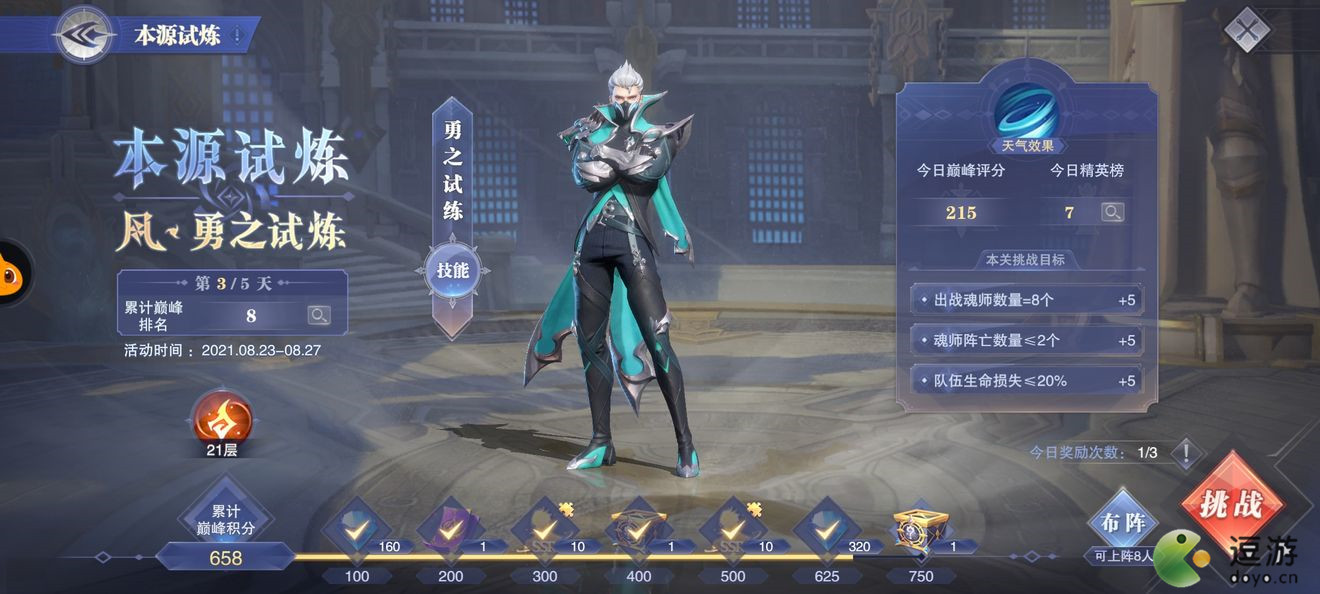Check the 400 milestone reward
This screenshot has height=594, width=1320.
click(x=638, y=526)
